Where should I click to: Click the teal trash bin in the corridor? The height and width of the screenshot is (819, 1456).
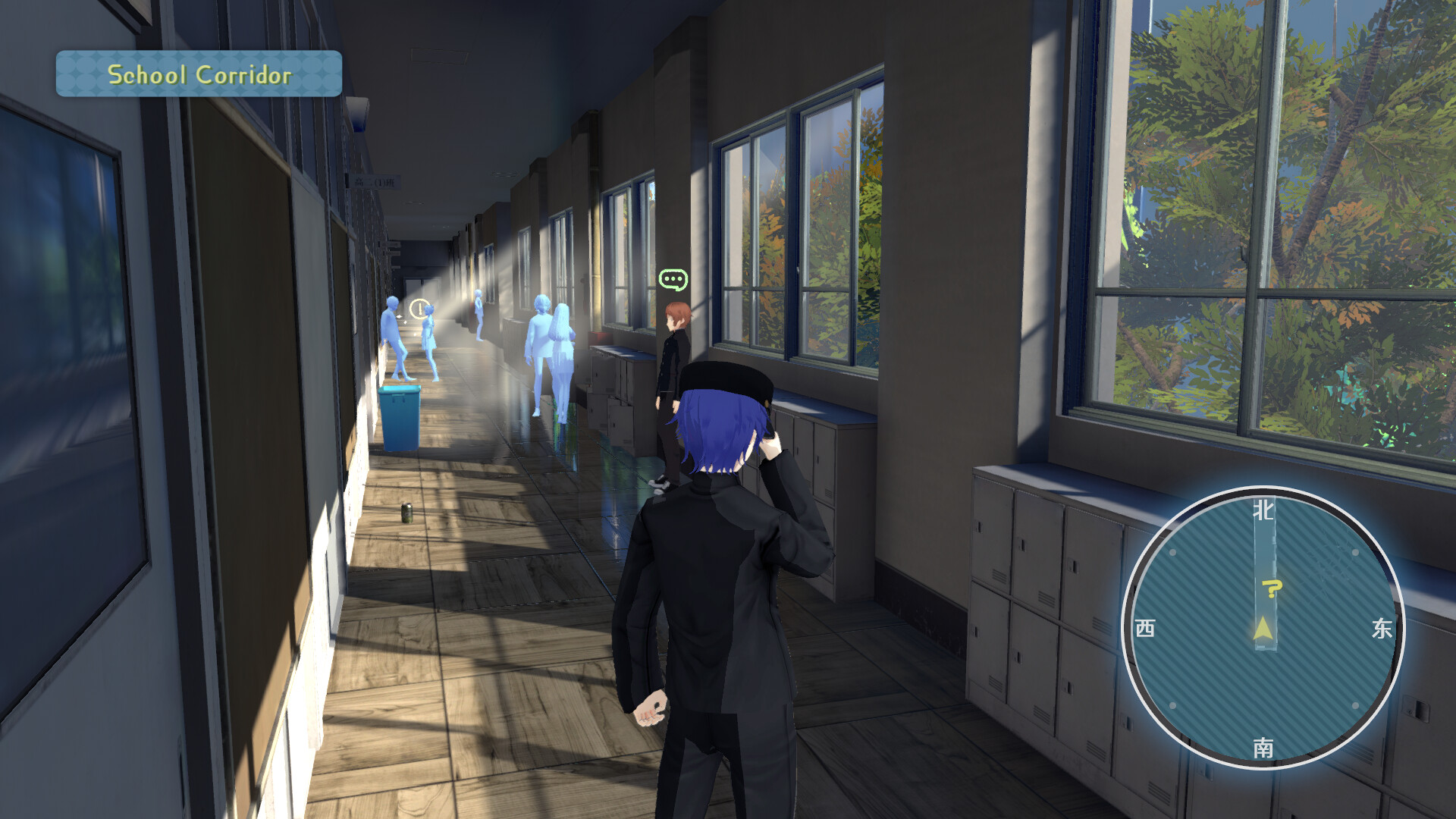tap(400, 417)
